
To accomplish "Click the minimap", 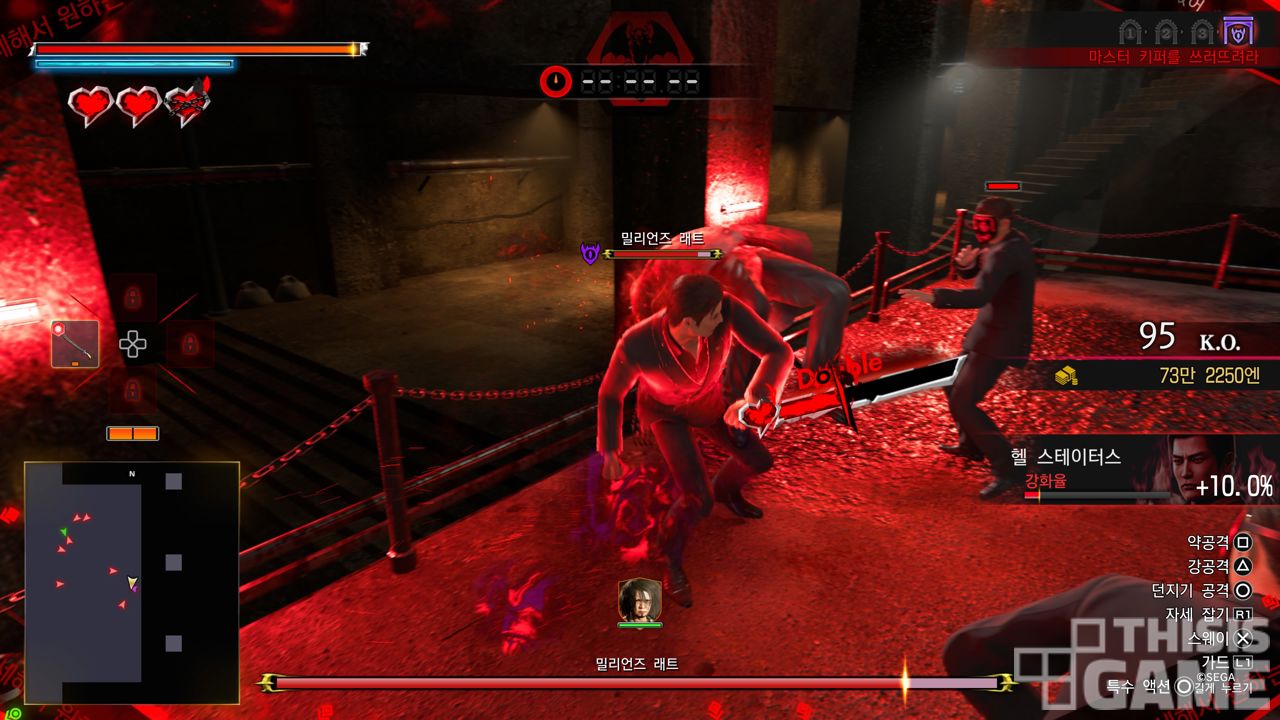I will point(132,584).
